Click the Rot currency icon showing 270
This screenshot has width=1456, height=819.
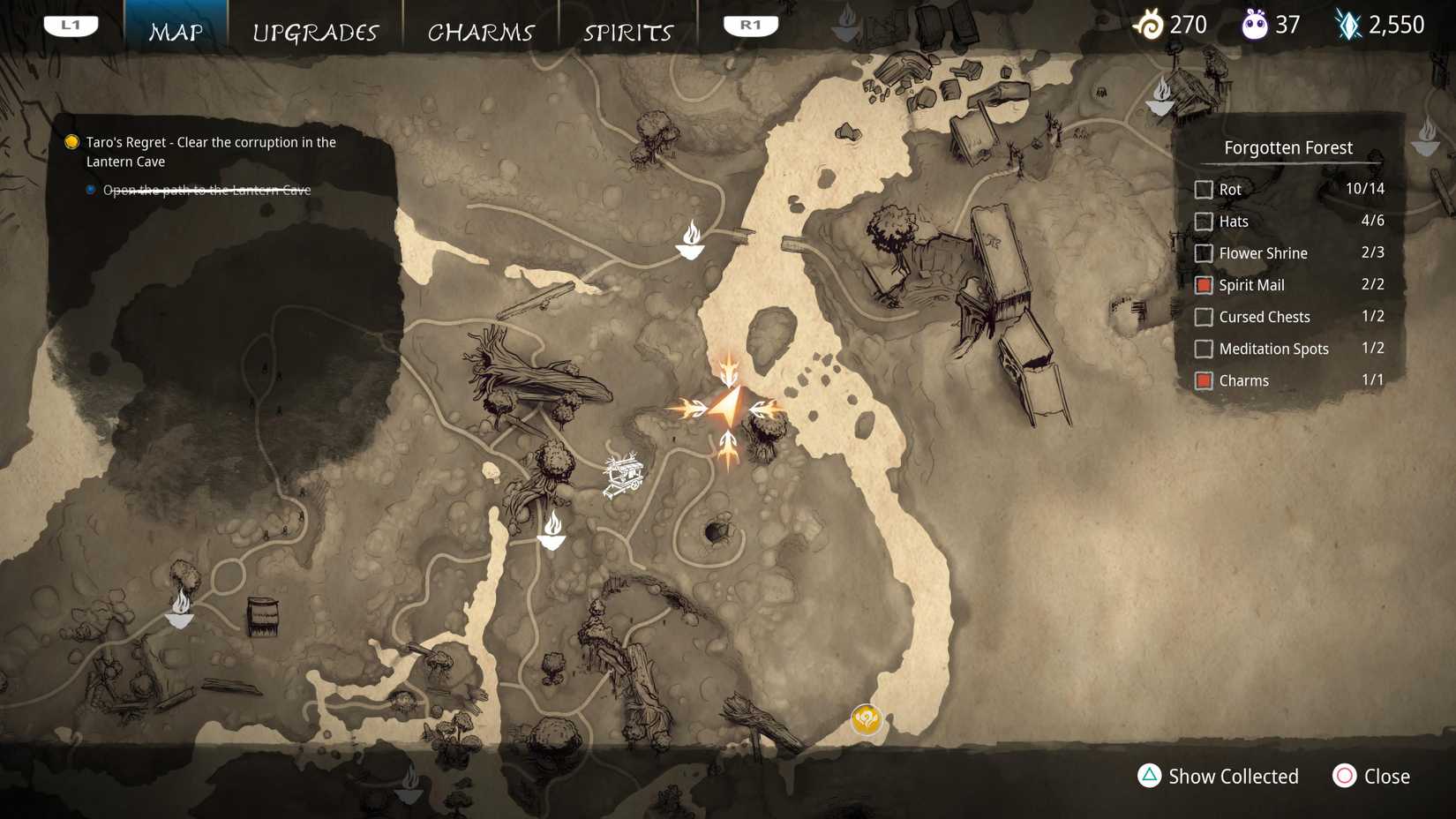(x=1150, y=25)
